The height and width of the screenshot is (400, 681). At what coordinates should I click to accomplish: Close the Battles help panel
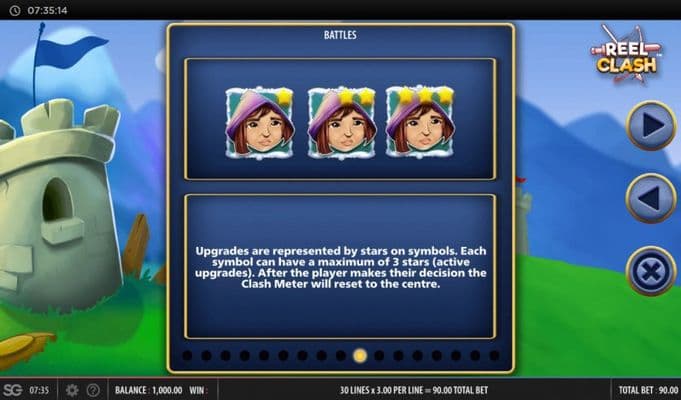[x=650, y=271]
